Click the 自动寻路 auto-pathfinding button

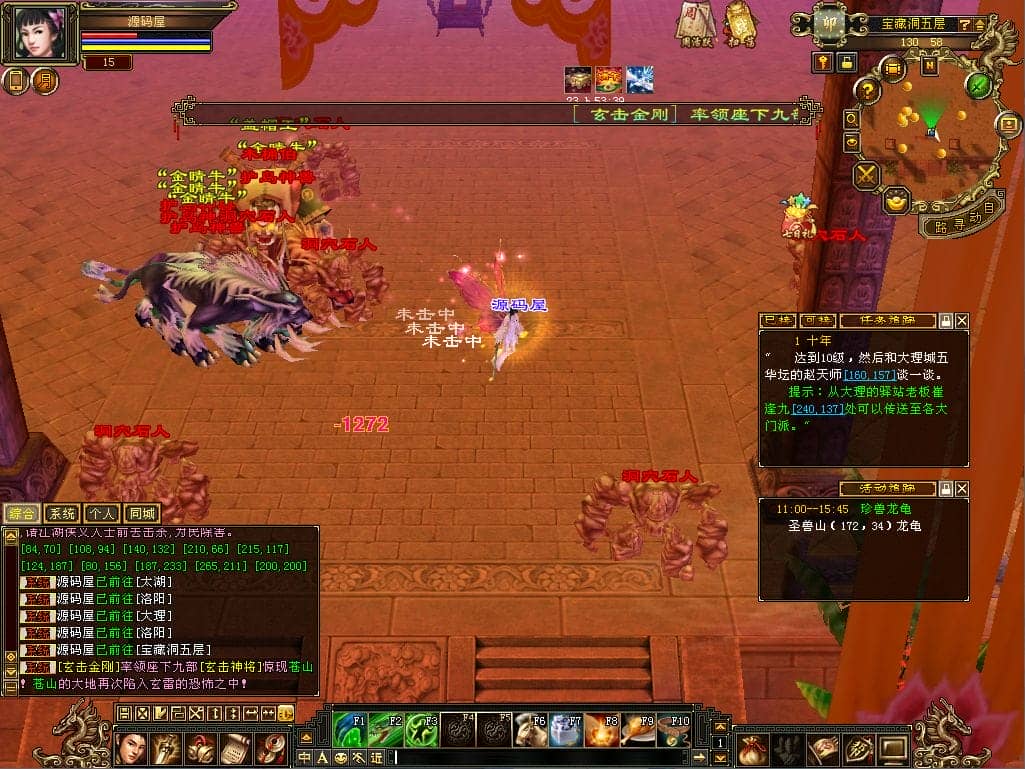point(962,217)
